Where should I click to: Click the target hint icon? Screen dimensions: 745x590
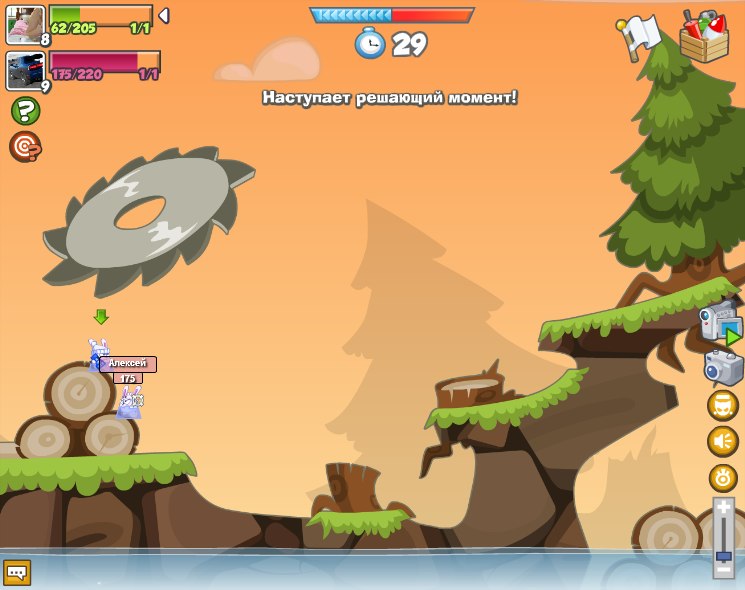pos(25,147)
